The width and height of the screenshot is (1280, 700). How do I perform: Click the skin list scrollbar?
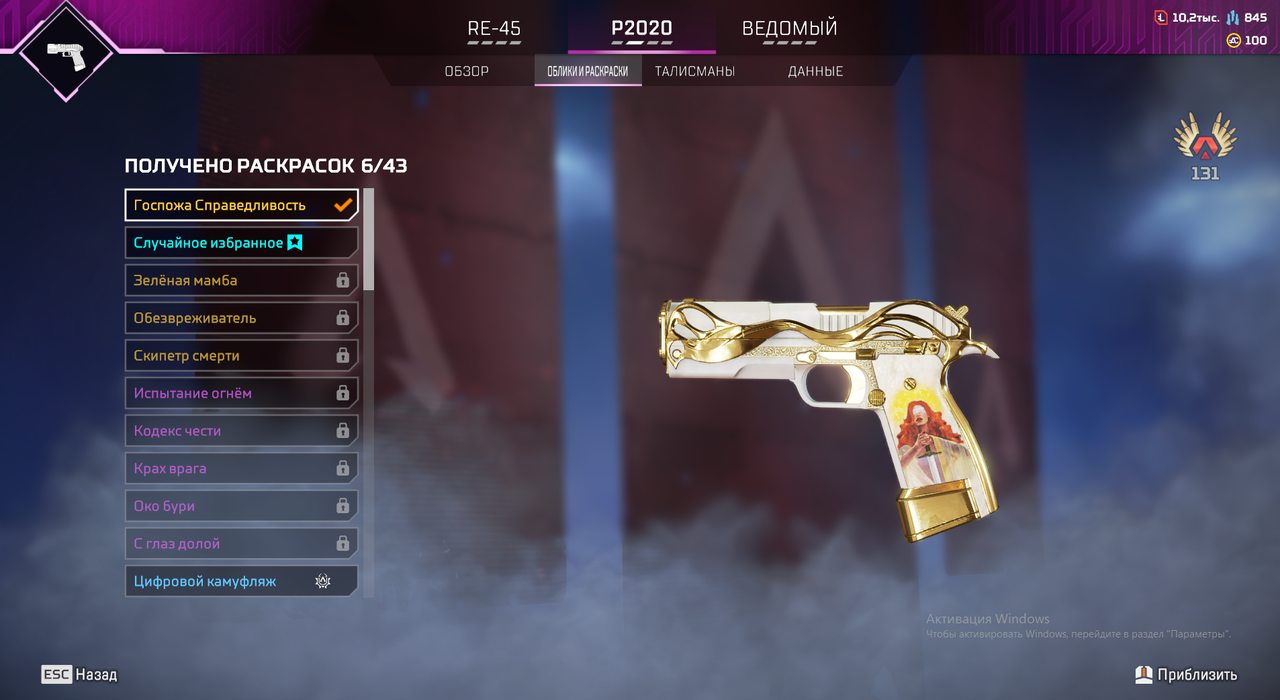click(x=368, y=240)
